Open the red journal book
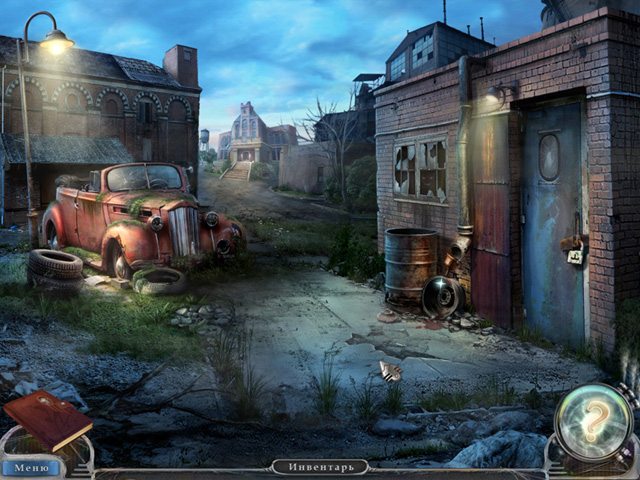The image size is (640, 480). point(47,419)
